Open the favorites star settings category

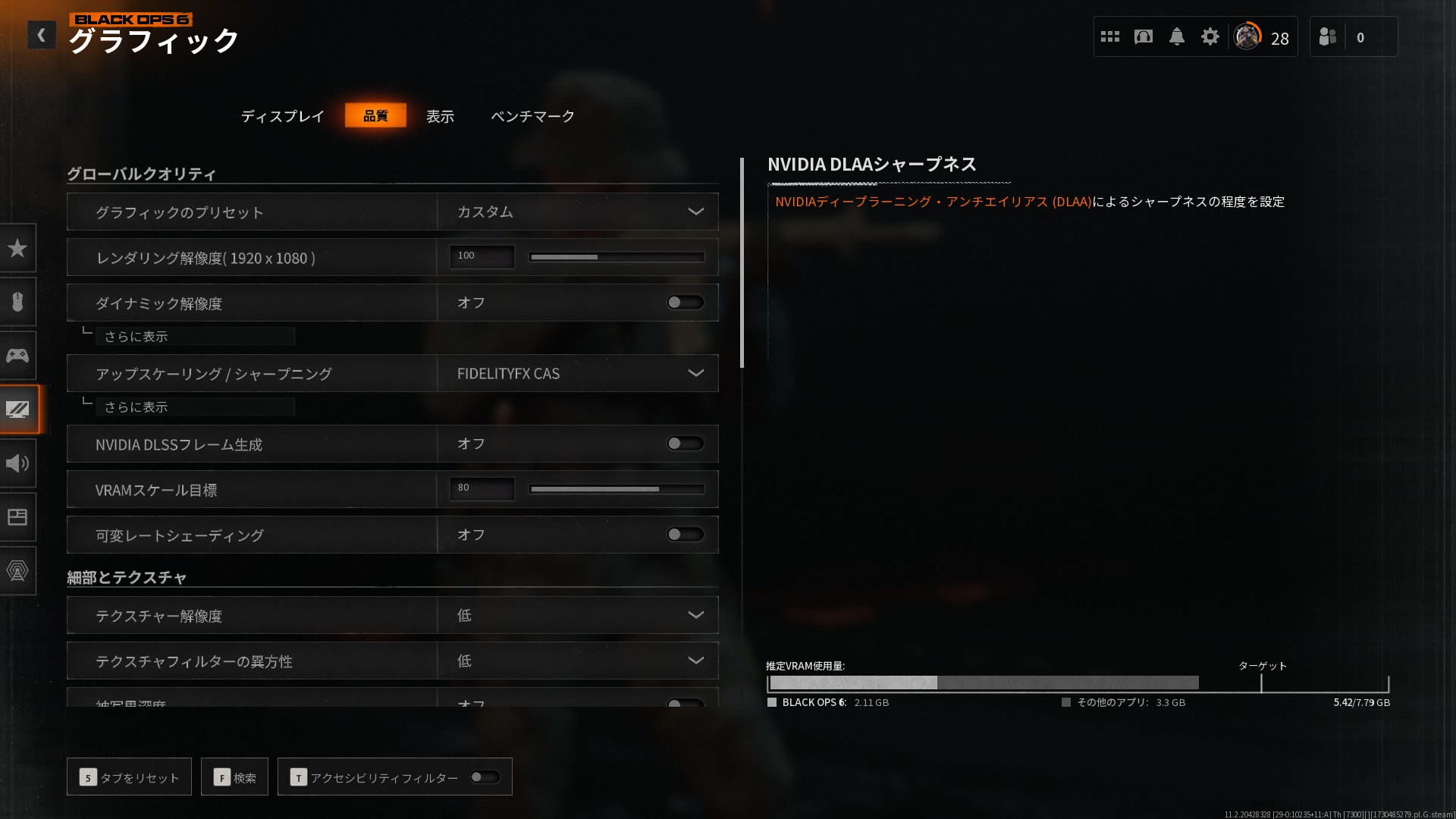point(19,248)
